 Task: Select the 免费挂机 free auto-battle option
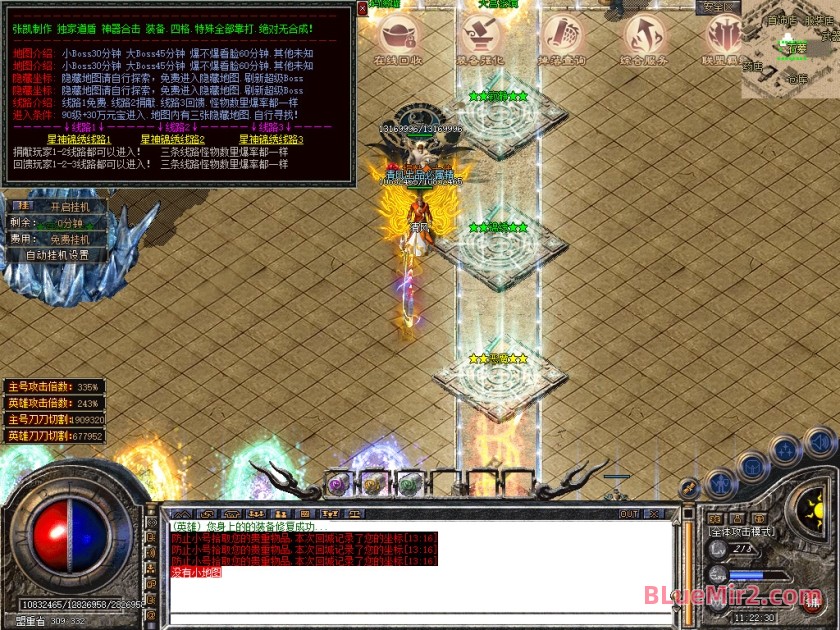pyautogui.click(x=69, y=239)
